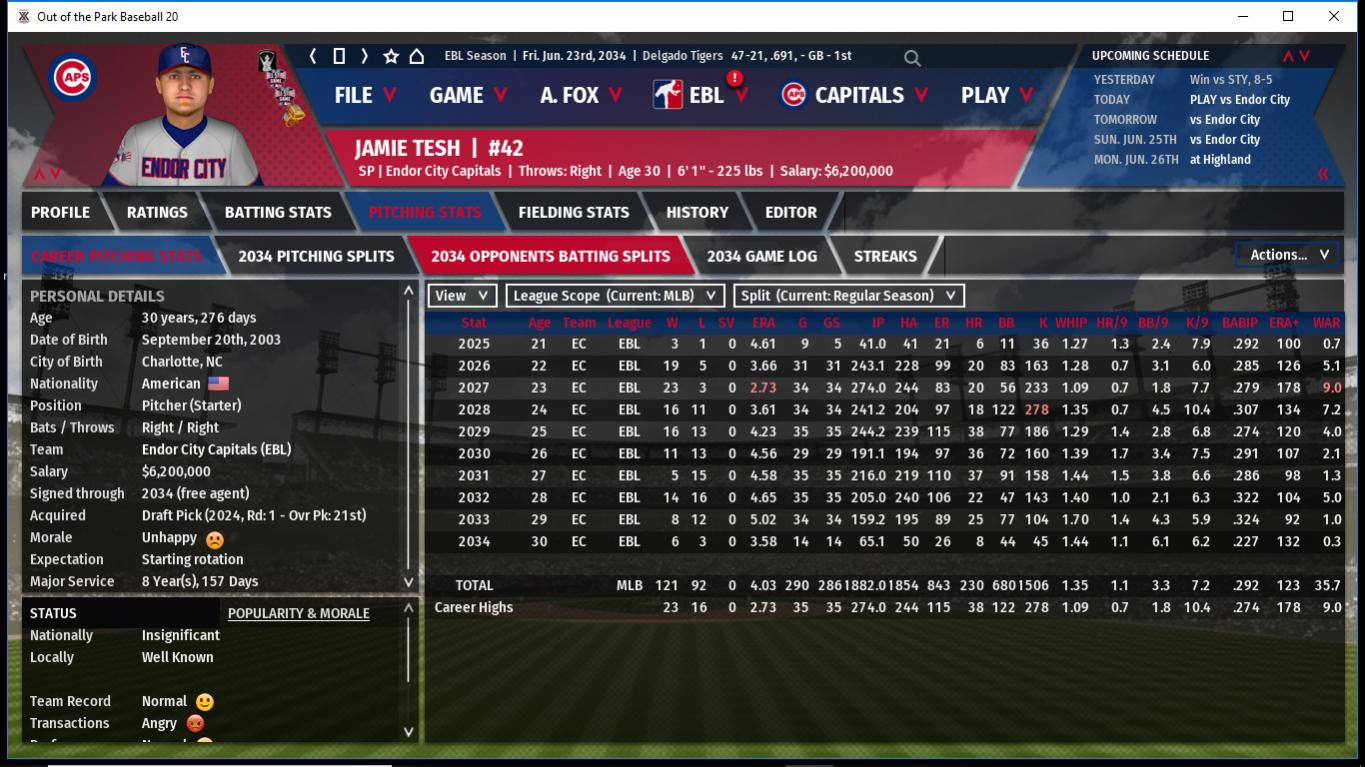Screen dimensions: 1365x767
Task: Open the PLAY menu
Action: 996,95
